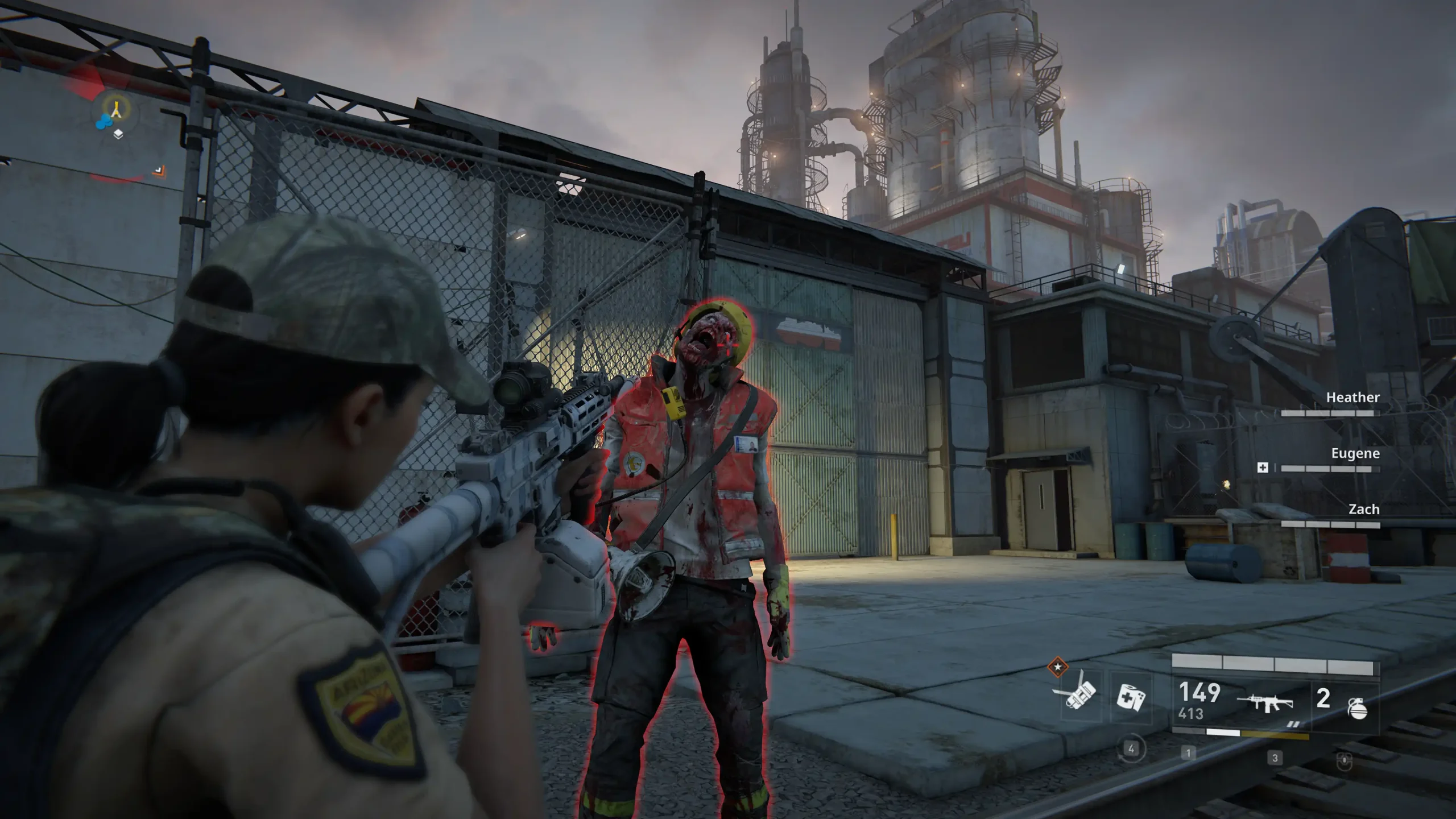Click the medic cross icon beside Eugene

[1262, 468]
